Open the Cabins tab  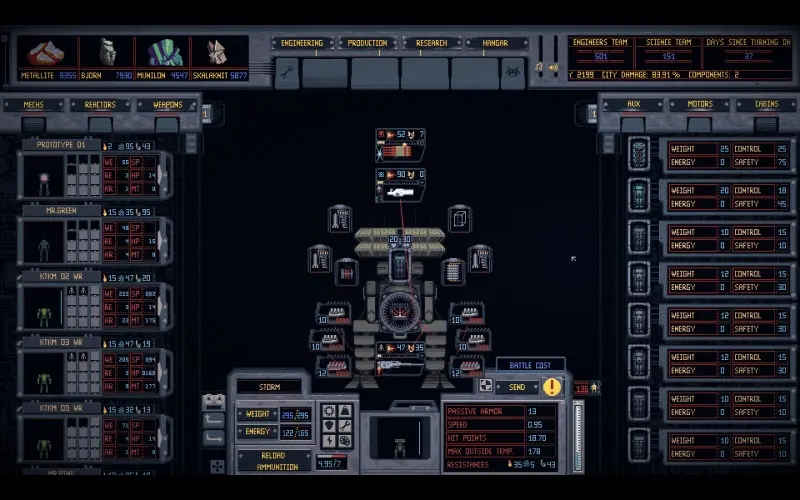(765, 105)
